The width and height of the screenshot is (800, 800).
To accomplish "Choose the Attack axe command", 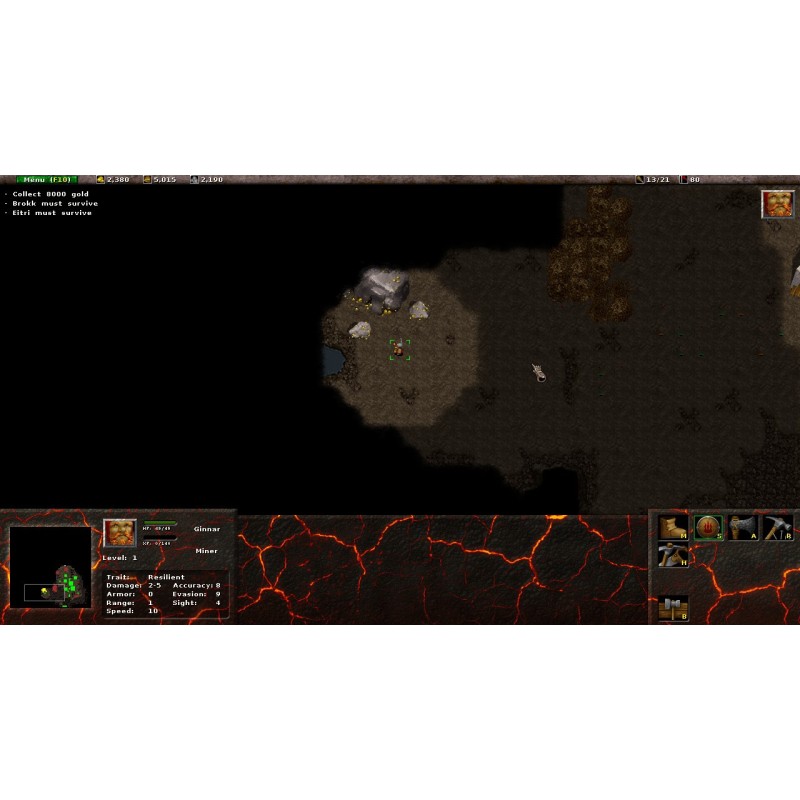I will pos(743,527).
